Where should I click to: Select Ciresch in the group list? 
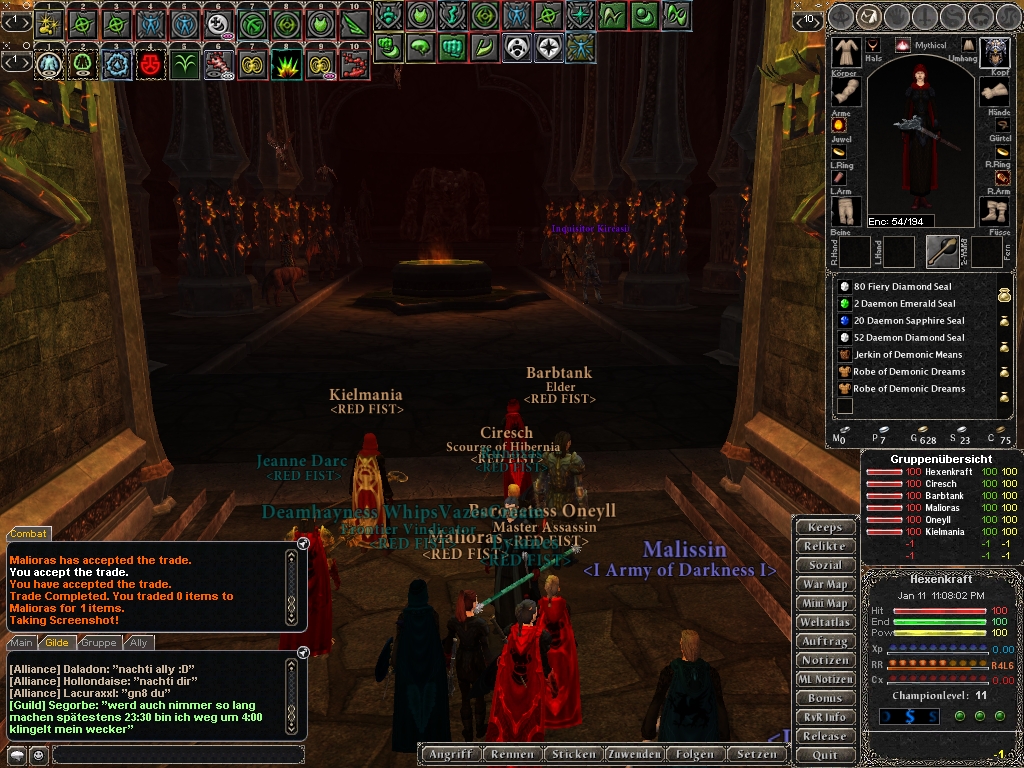(940, 484)
